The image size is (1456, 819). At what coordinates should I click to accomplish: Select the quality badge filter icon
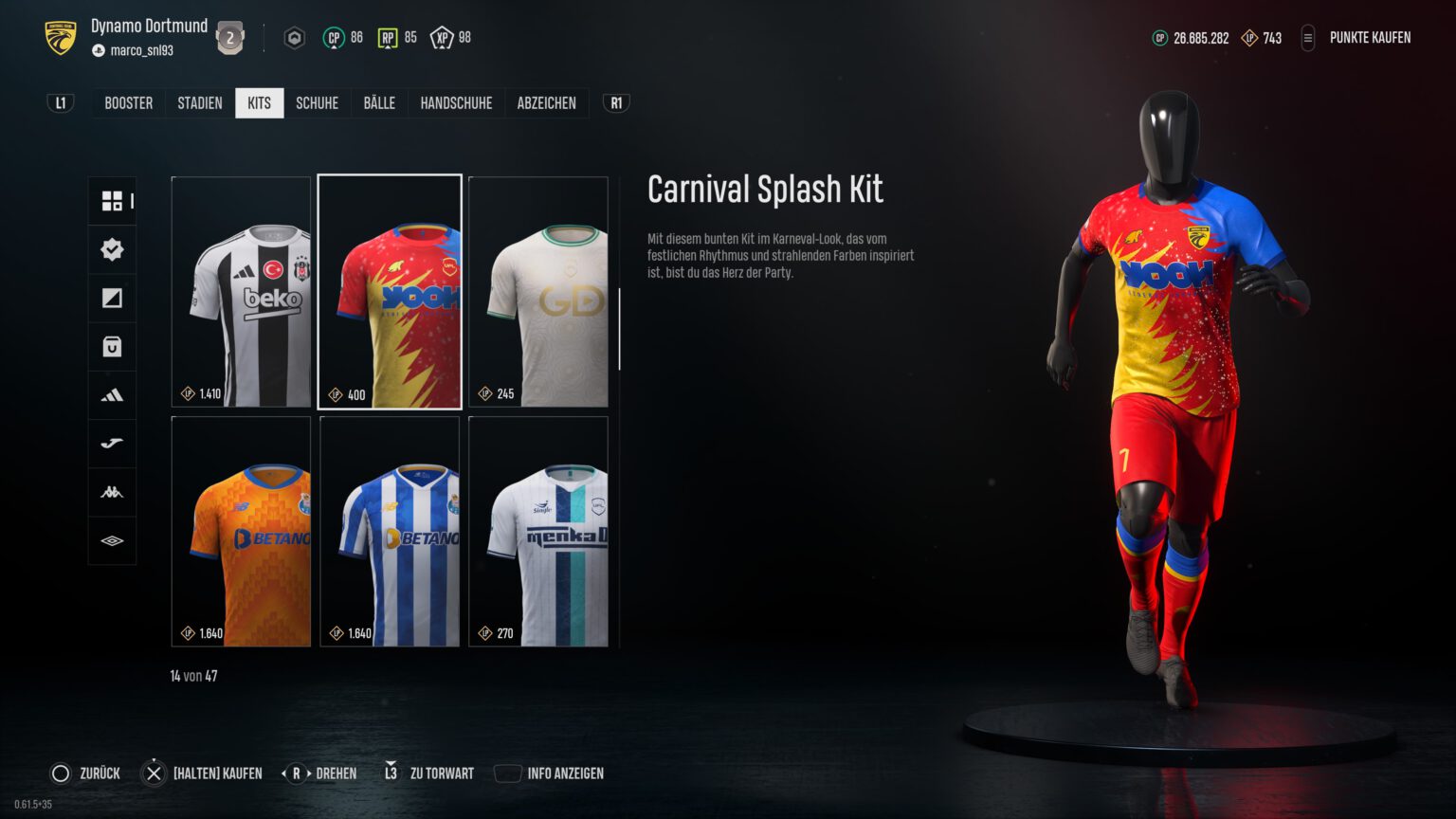point(112,249)
